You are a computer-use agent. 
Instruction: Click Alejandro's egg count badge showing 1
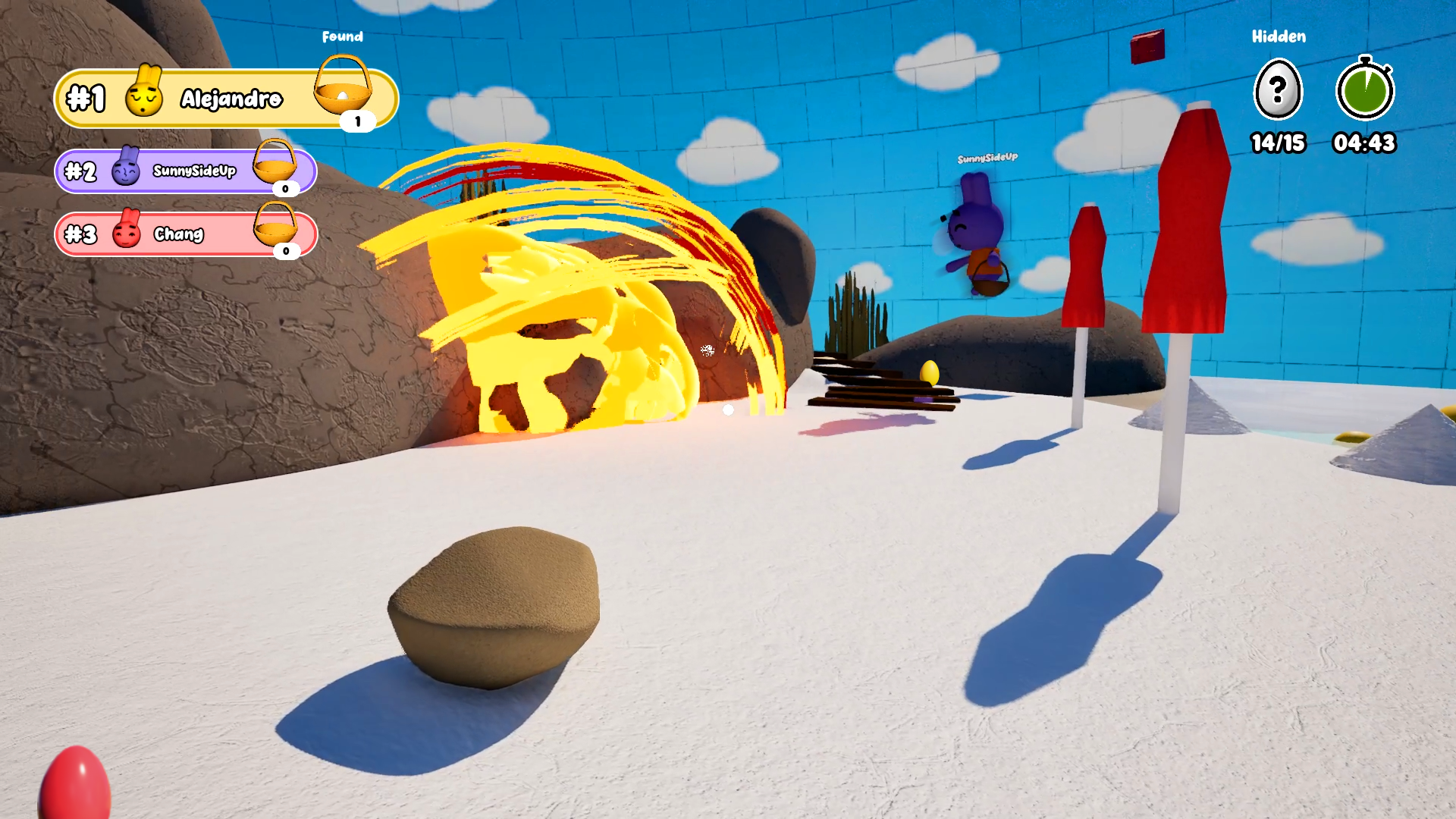coord(357,119)
